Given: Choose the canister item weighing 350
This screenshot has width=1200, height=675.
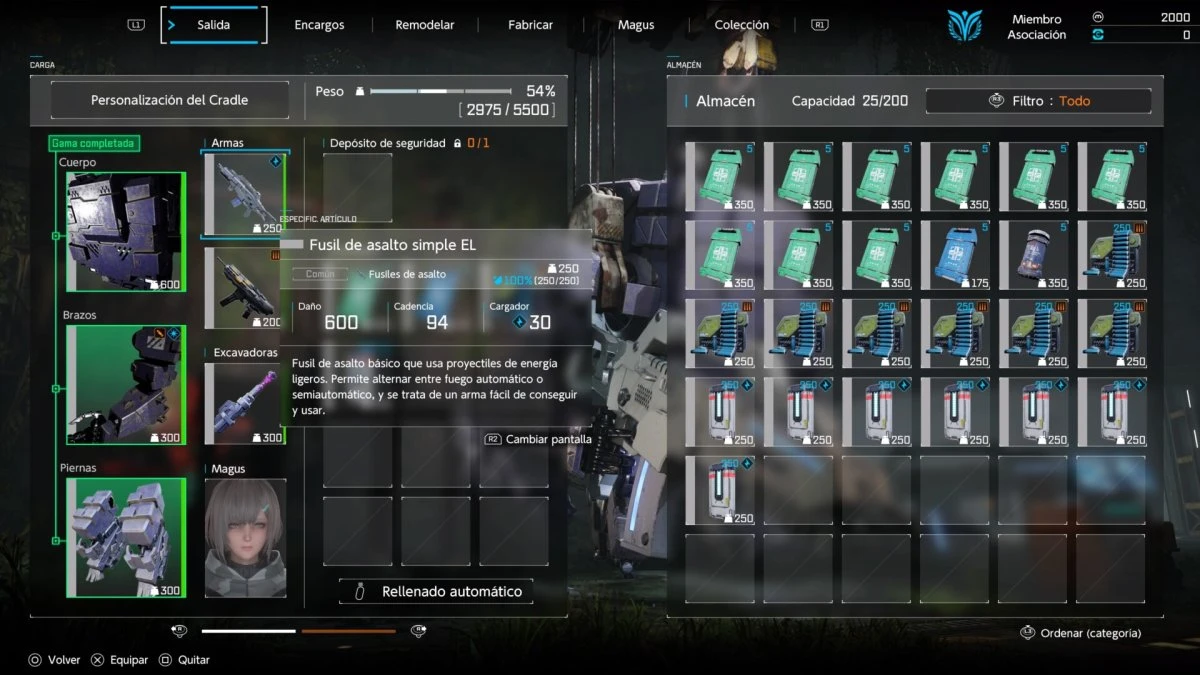Looking at the screenshot, I should (x=1033, y=255).
